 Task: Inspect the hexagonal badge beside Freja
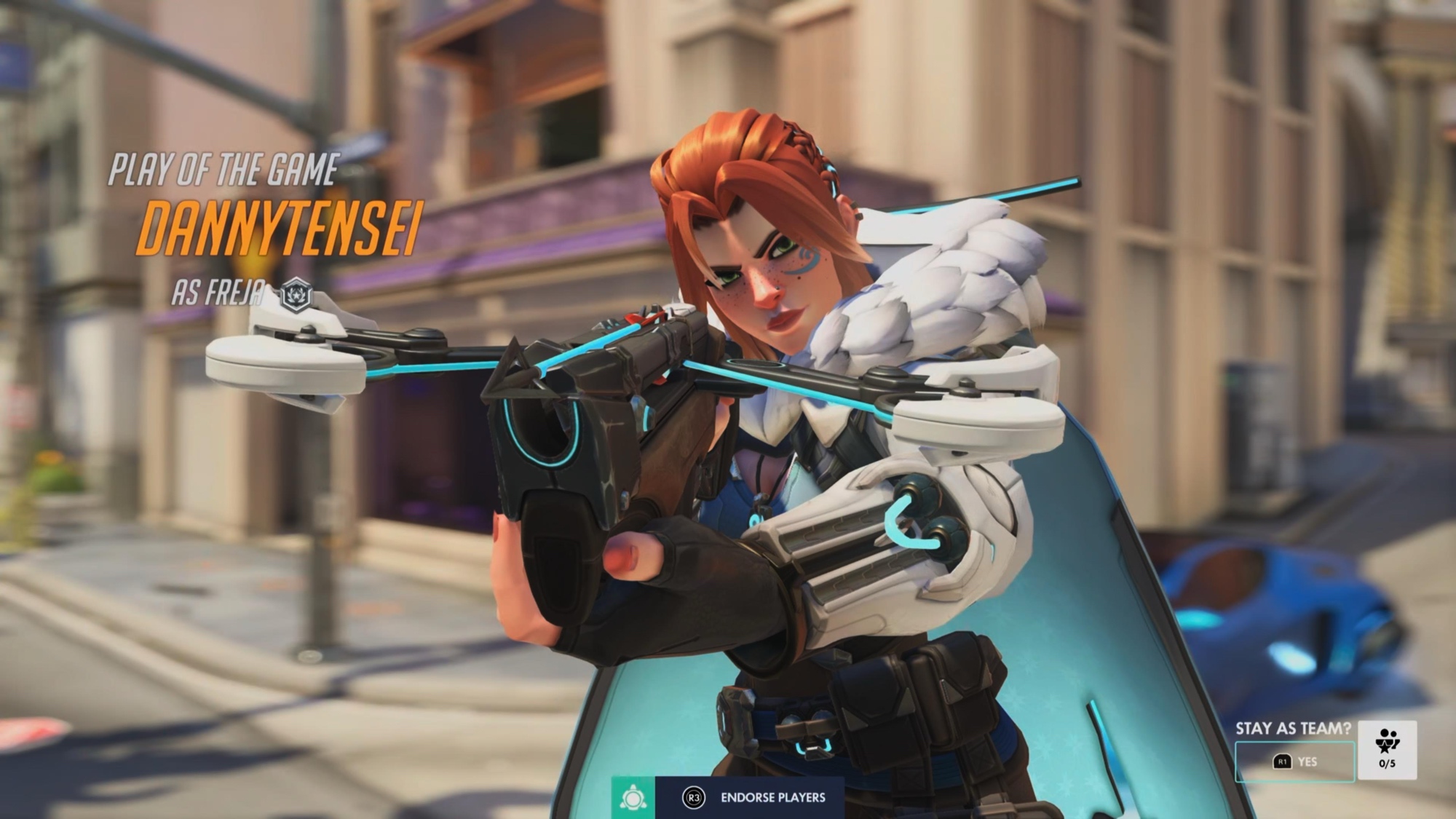coord(296,296)
